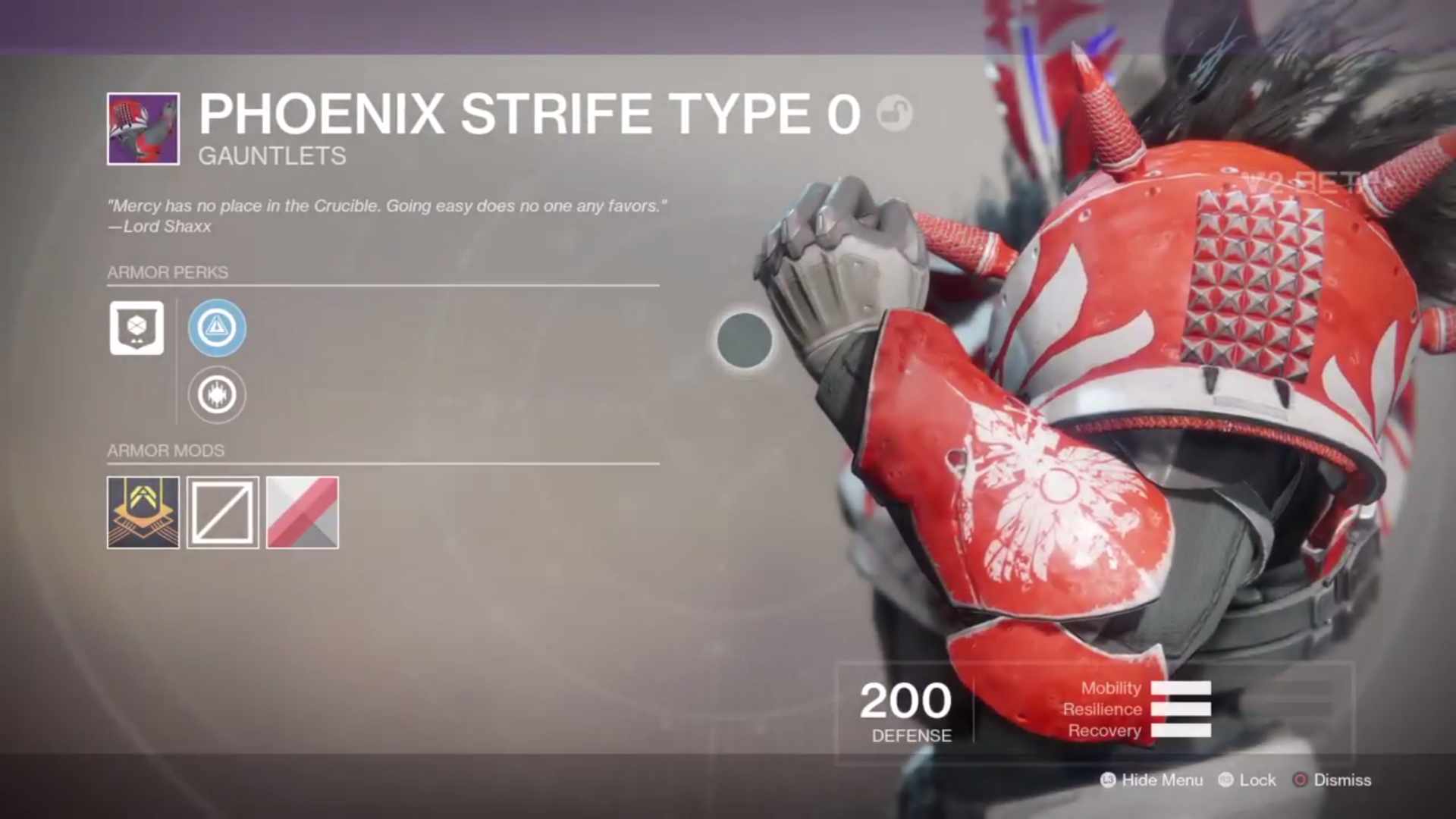Select the empty middle armor mod slot
The image size is (1456, 819).
tap(222, 512)
